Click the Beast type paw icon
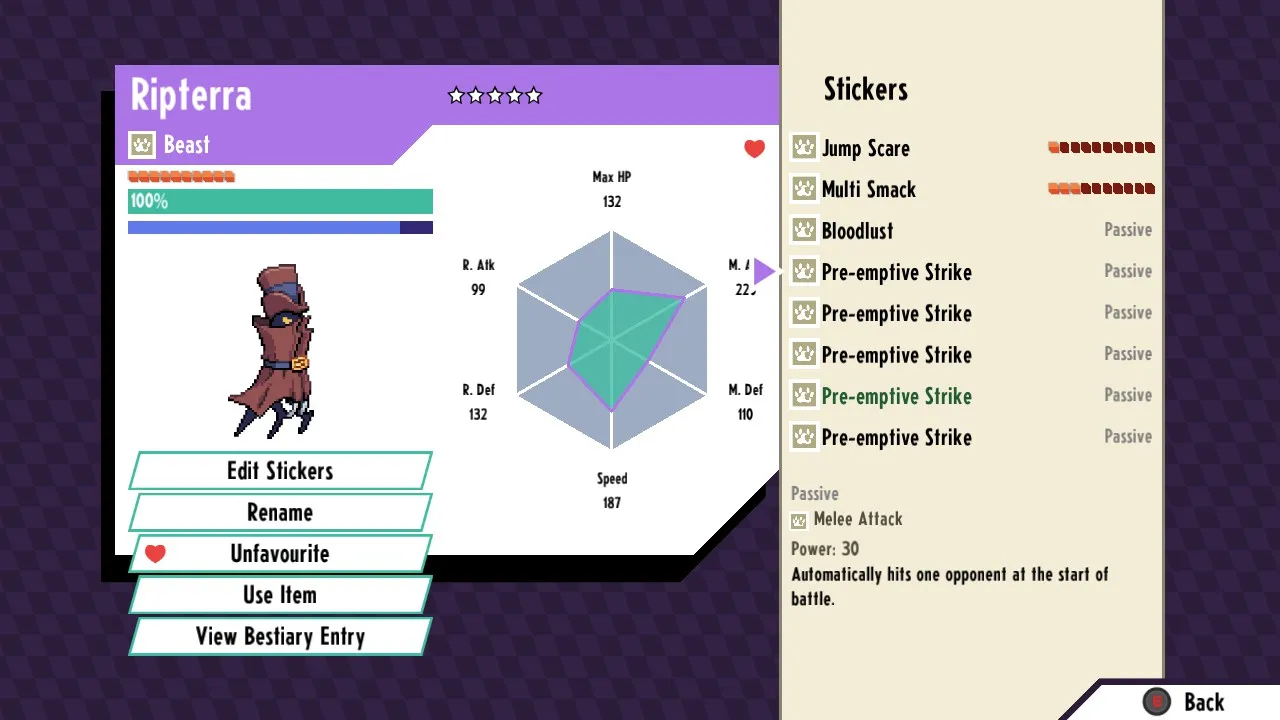 [141, 144]
